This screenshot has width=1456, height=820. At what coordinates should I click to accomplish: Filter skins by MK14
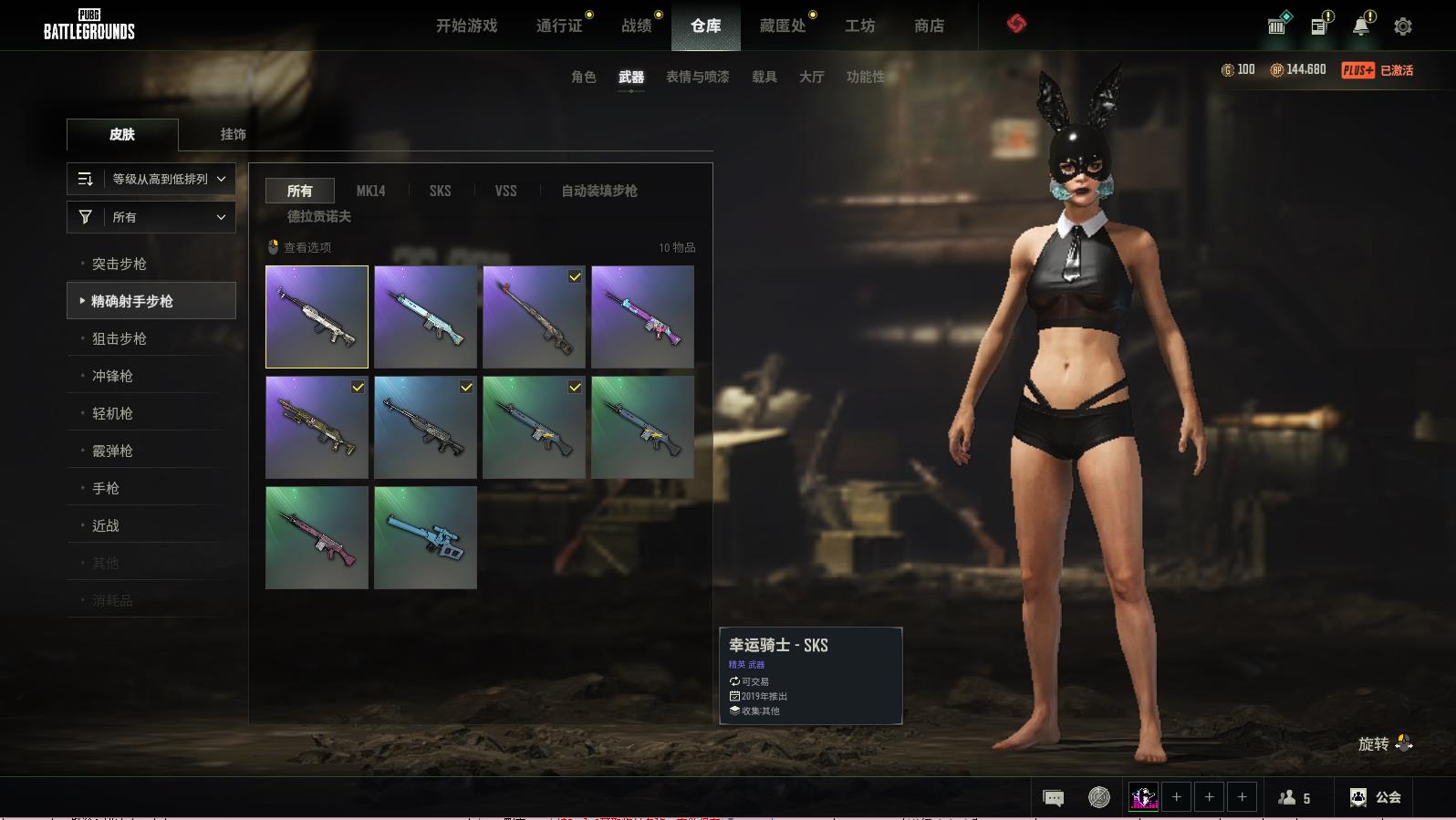pyautogui.click(x=370, y=191)
